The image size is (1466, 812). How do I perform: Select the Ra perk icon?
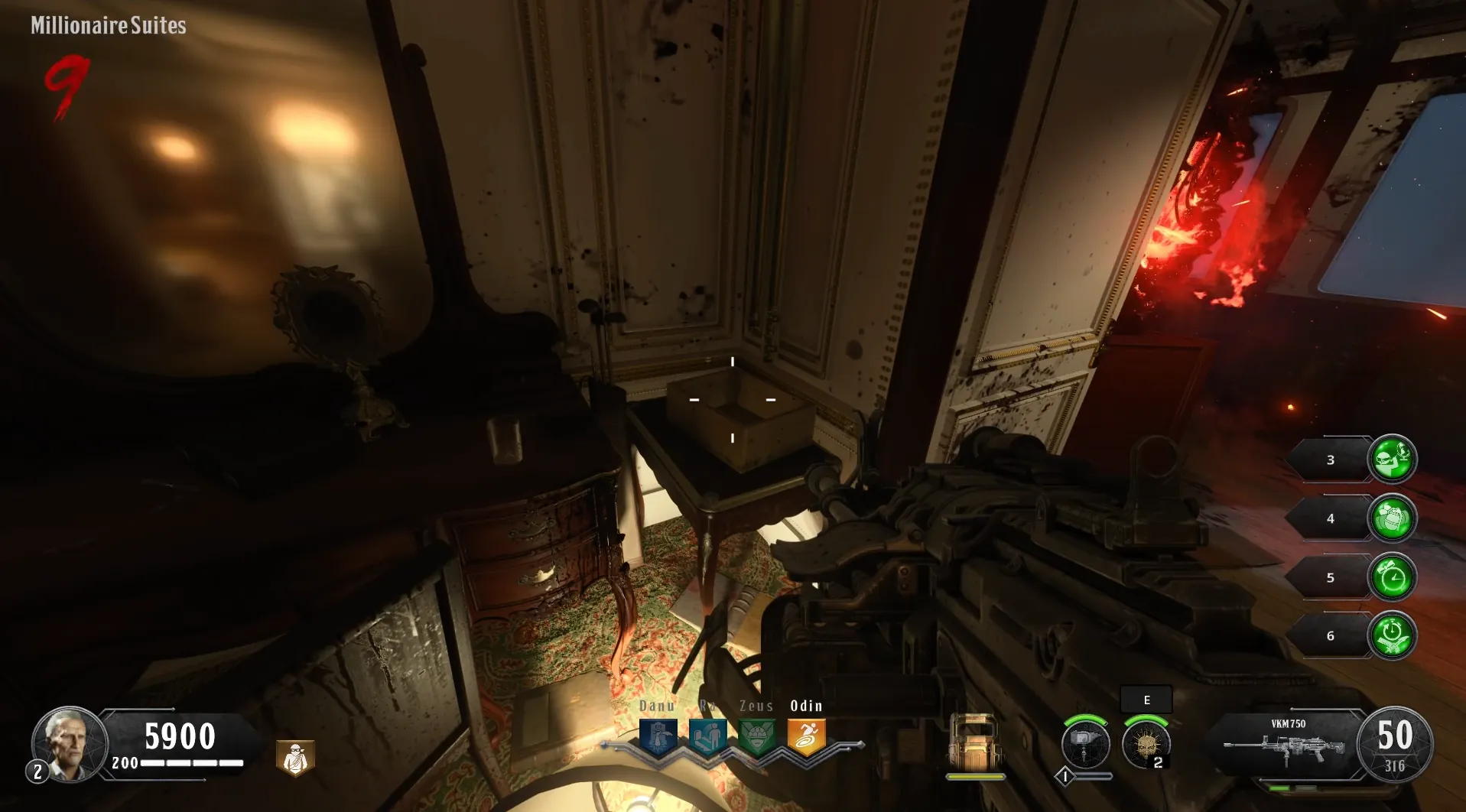707,736
